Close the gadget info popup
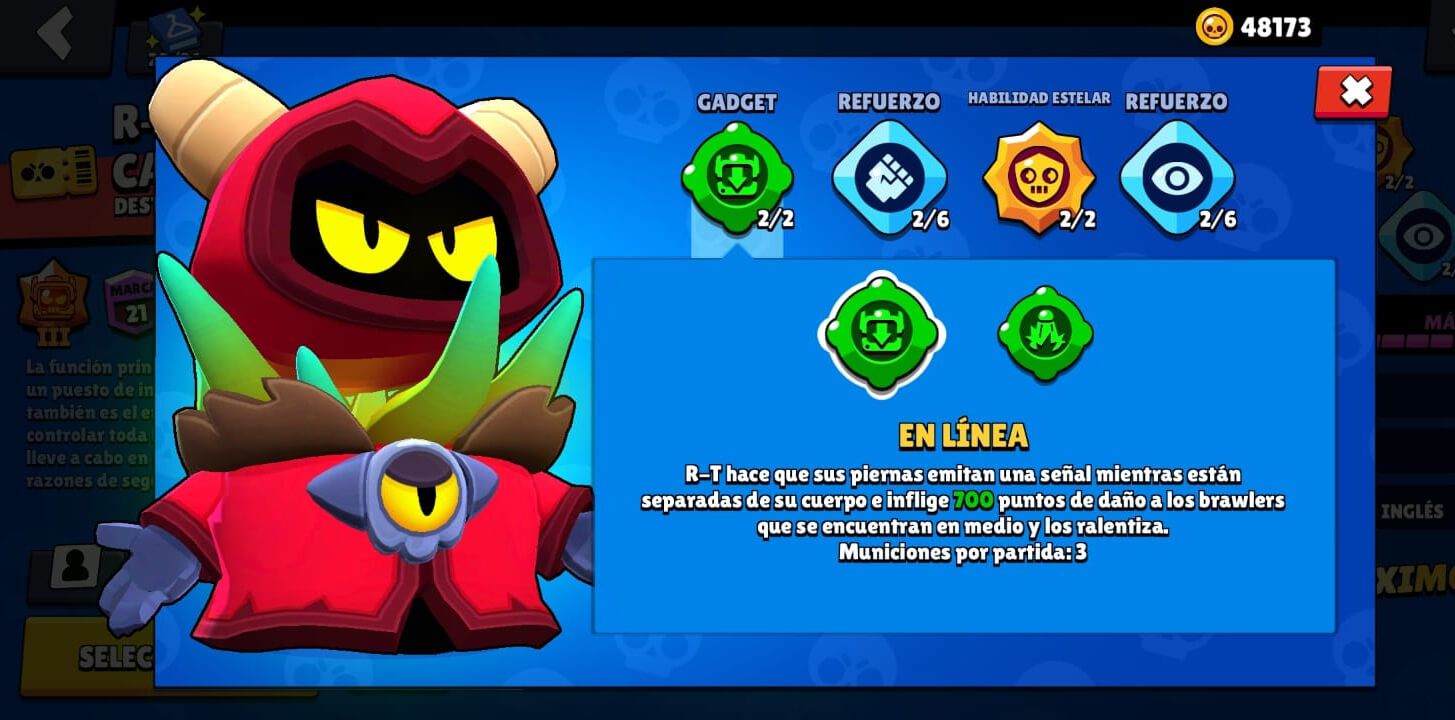Screen dimensions: 1455x720 tap(1355, 93)
